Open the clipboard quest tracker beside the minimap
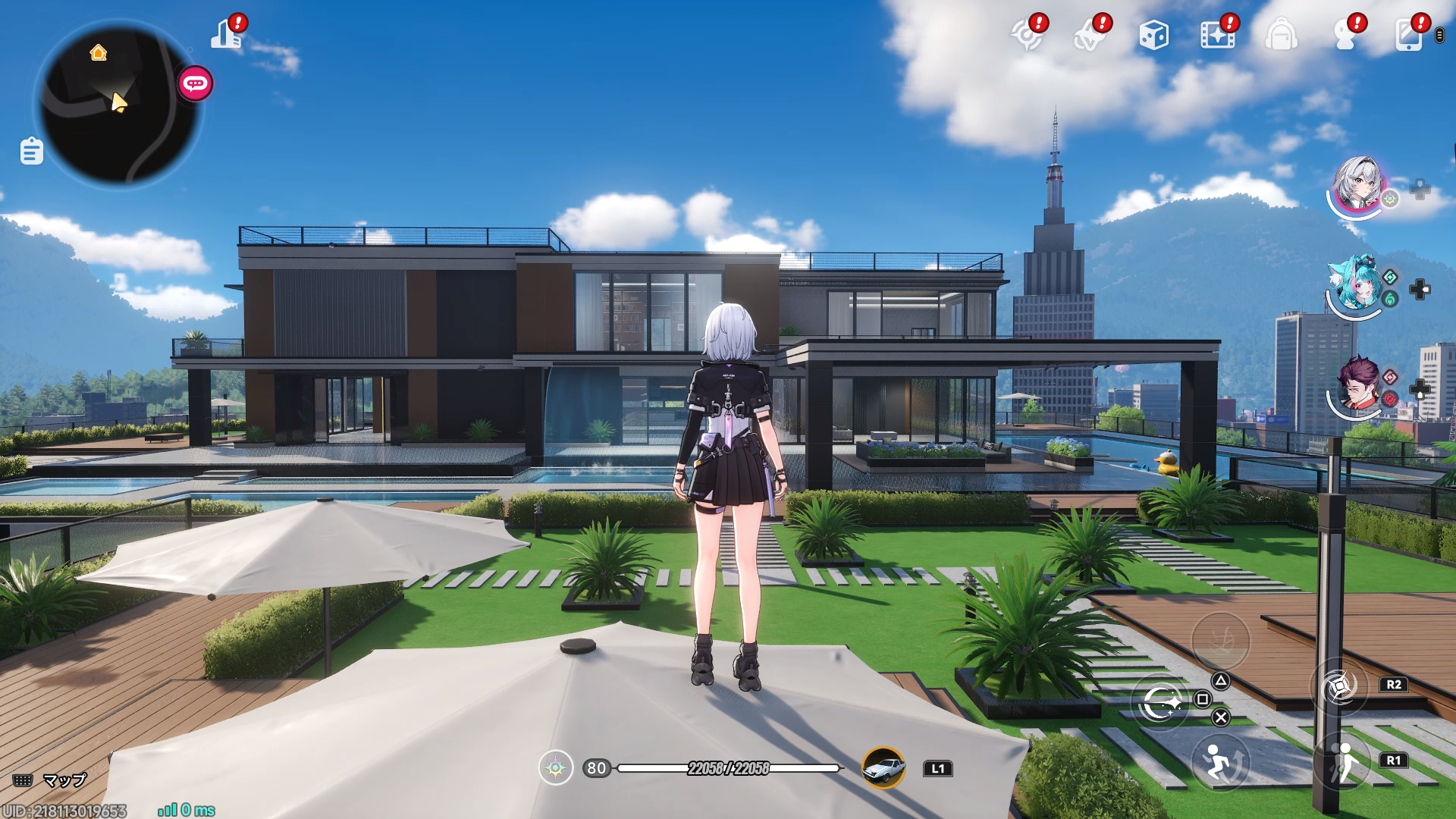Viewport: 1456px width, 819px height. click(30, 151)
